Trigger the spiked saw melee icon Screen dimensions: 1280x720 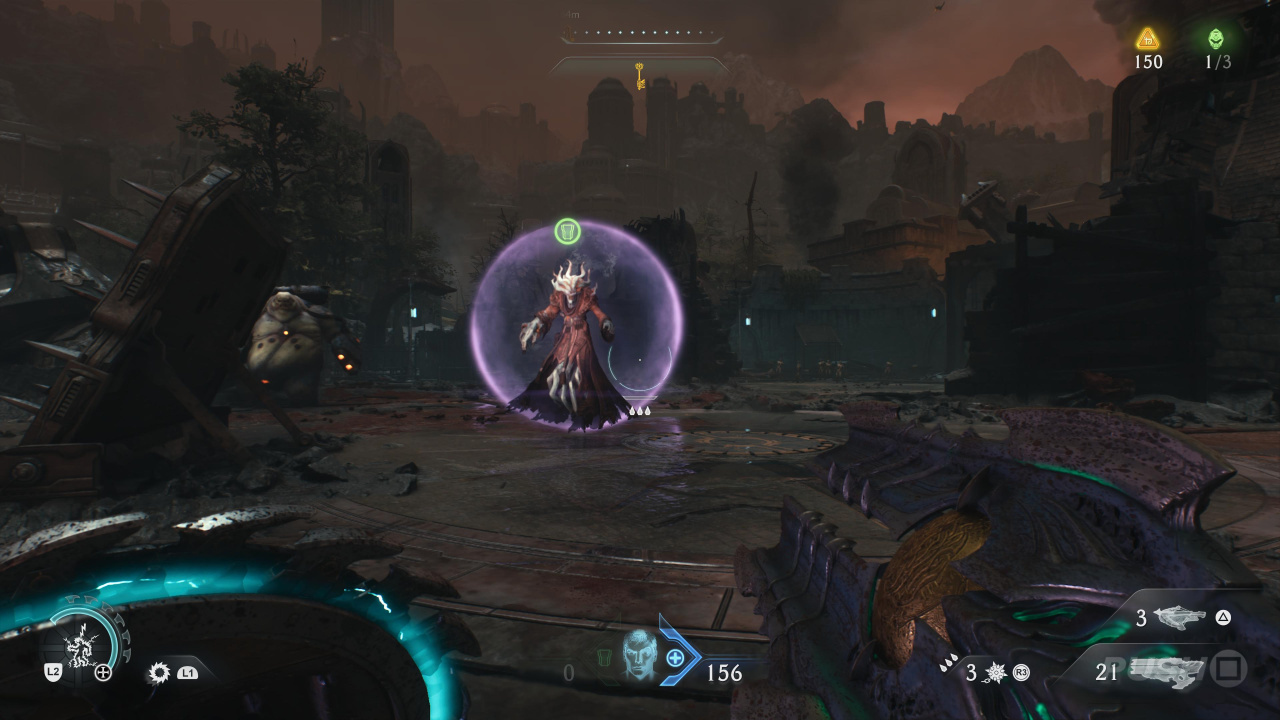coord(158,672)
